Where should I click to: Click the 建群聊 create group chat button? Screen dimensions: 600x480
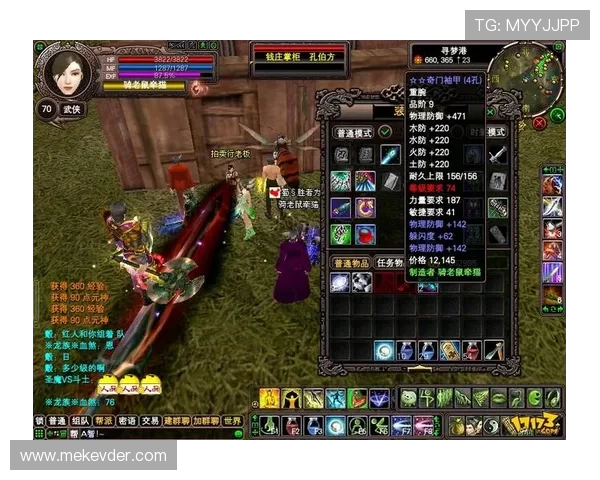[177, 421]
